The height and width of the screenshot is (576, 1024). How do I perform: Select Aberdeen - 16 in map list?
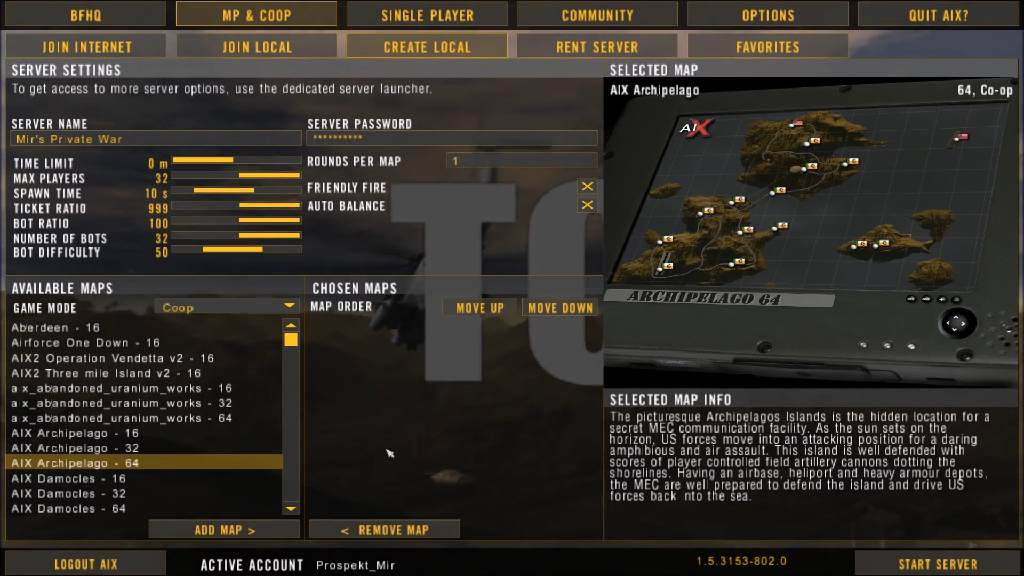click(56, 328)
